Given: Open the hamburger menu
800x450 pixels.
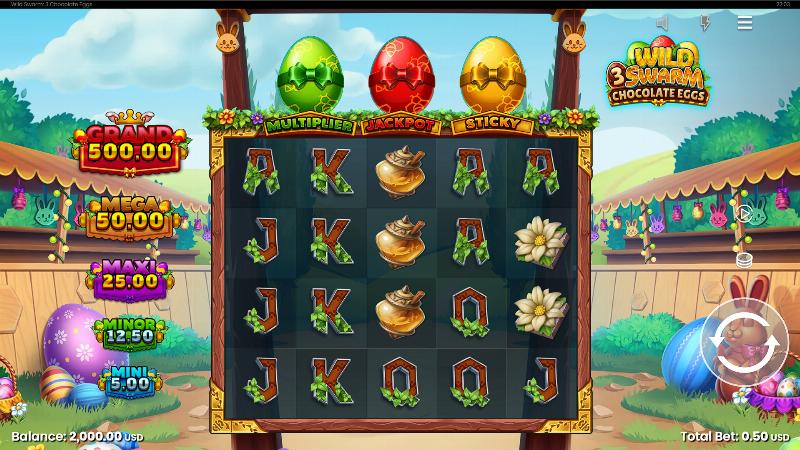Looking at the screenshot, I should 745,22.
